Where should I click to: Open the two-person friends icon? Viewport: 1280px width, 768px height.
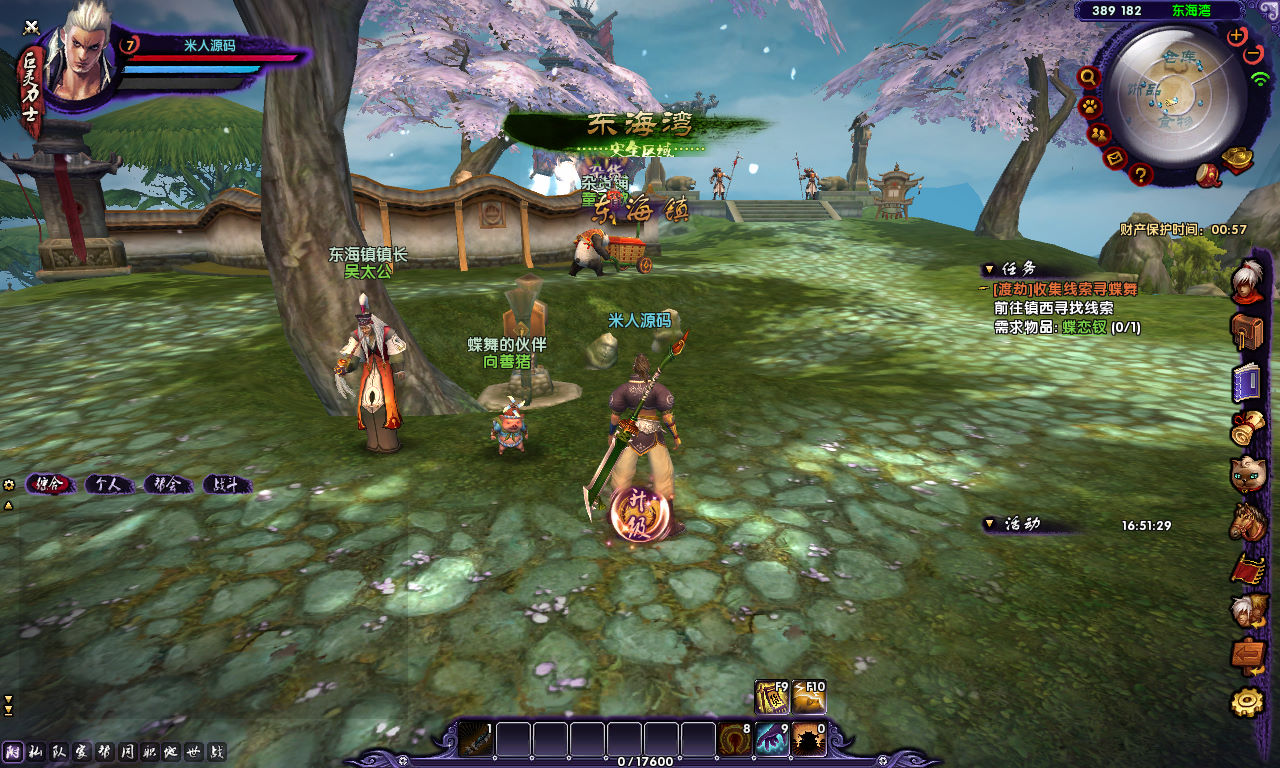[x=1099, y=133]
